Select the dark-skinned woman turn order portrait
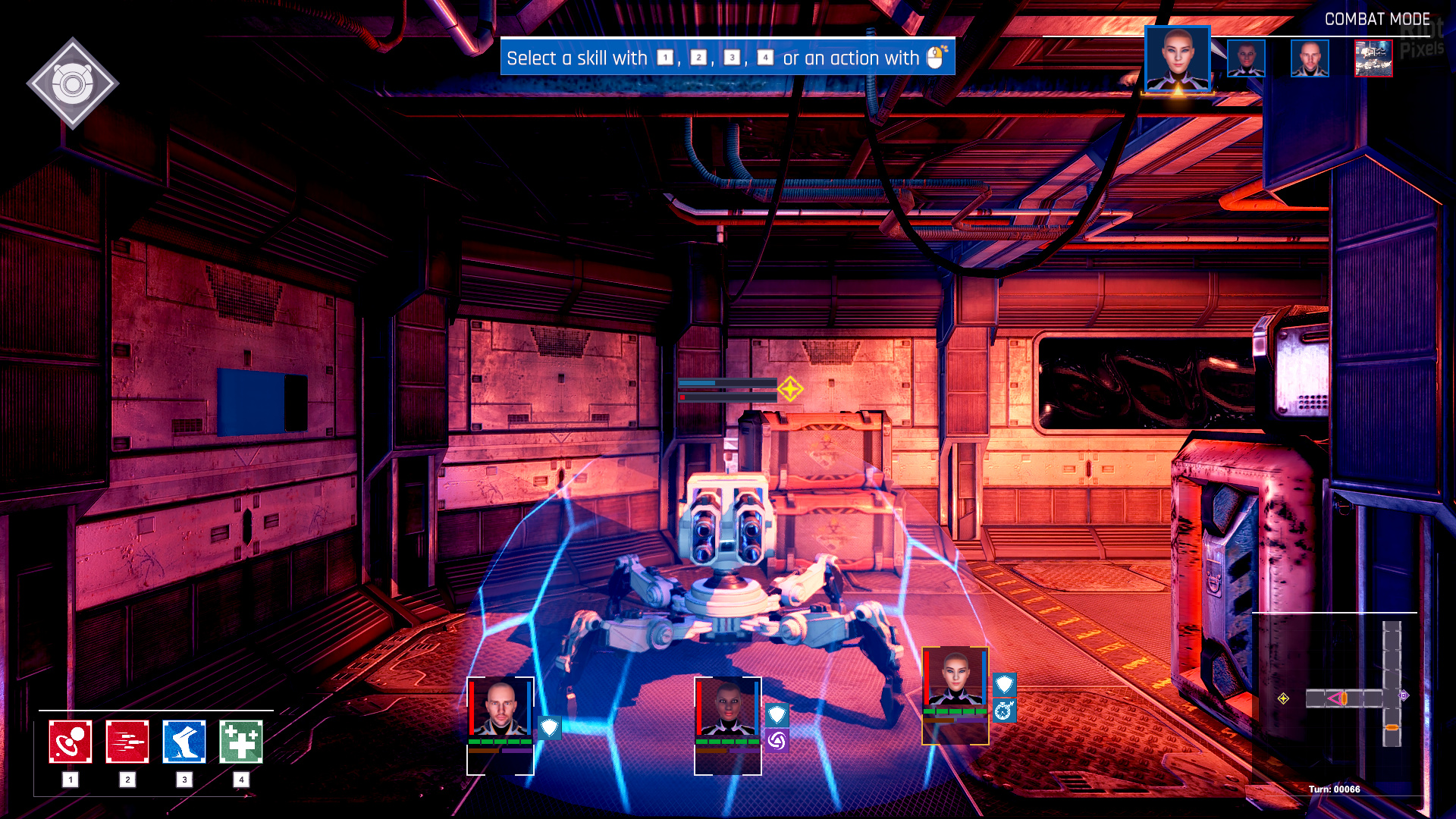This screenshot has width=1456, height=819. coord(1246,59)
